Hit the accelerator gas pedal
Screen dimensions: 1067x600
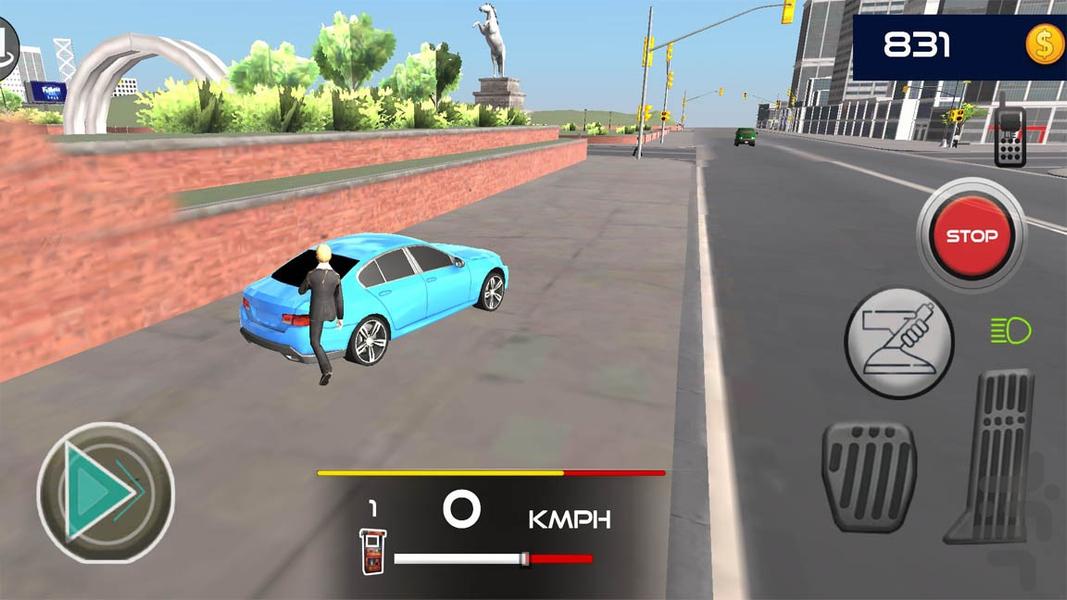coord(992,455)
